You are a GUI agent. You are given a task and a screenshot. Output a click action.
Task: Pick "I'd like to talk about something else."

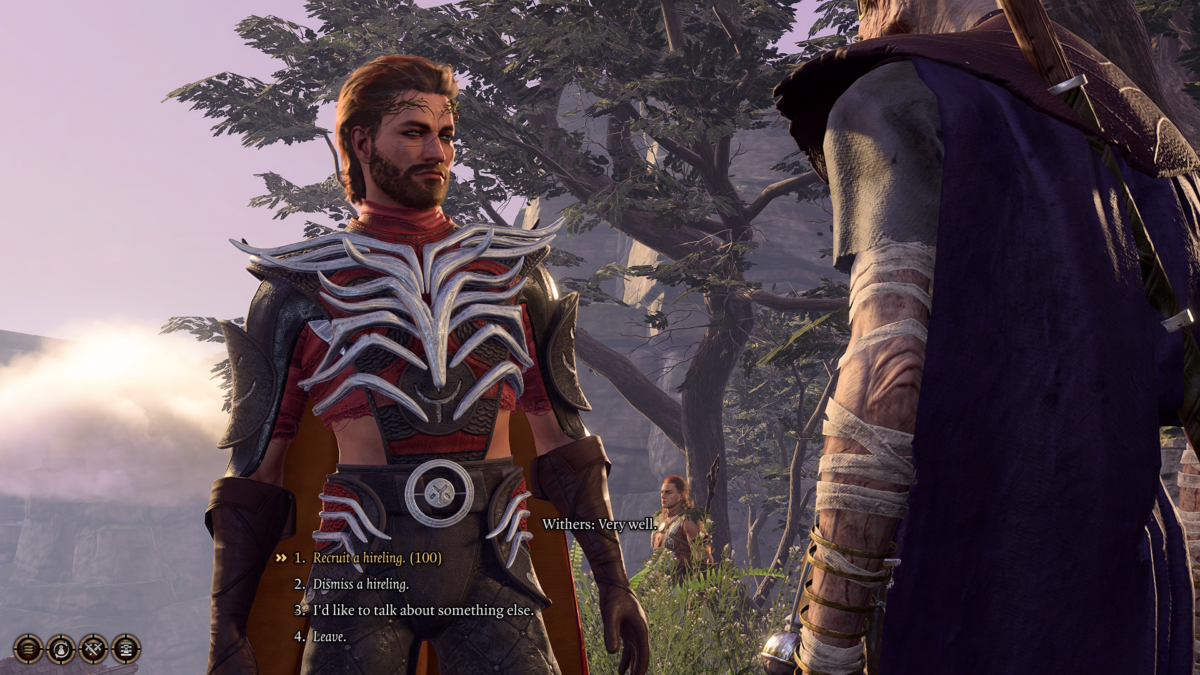pos(423,610)
